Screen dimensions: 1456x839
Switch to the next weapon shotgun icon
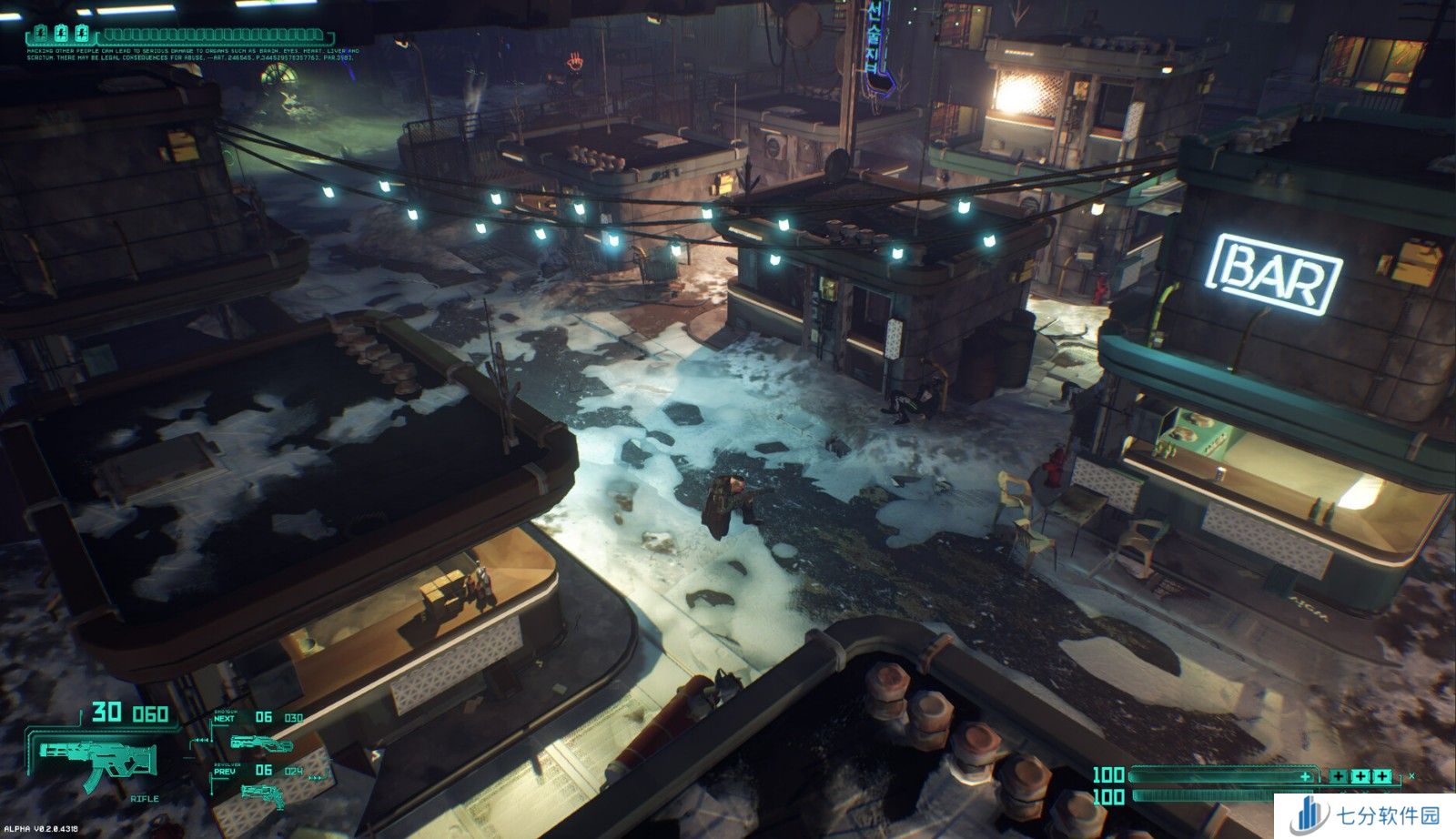[x=260, y=743]
